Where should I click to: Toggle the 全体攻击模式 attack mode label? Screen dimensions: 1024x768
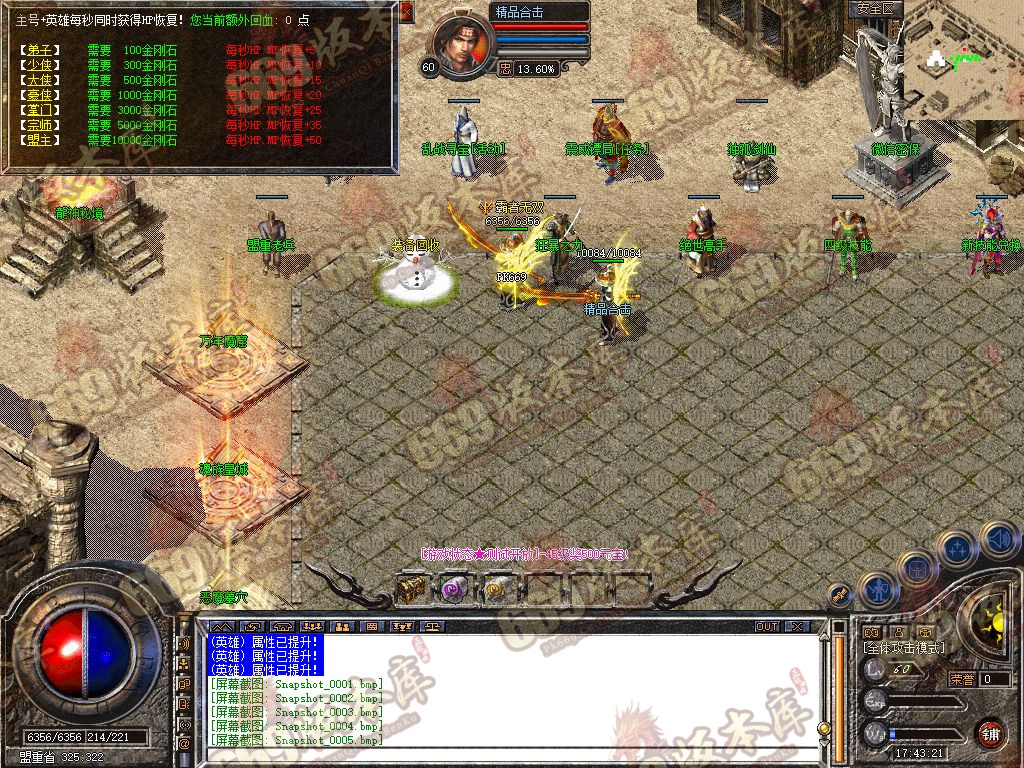(x=902, y=649)
